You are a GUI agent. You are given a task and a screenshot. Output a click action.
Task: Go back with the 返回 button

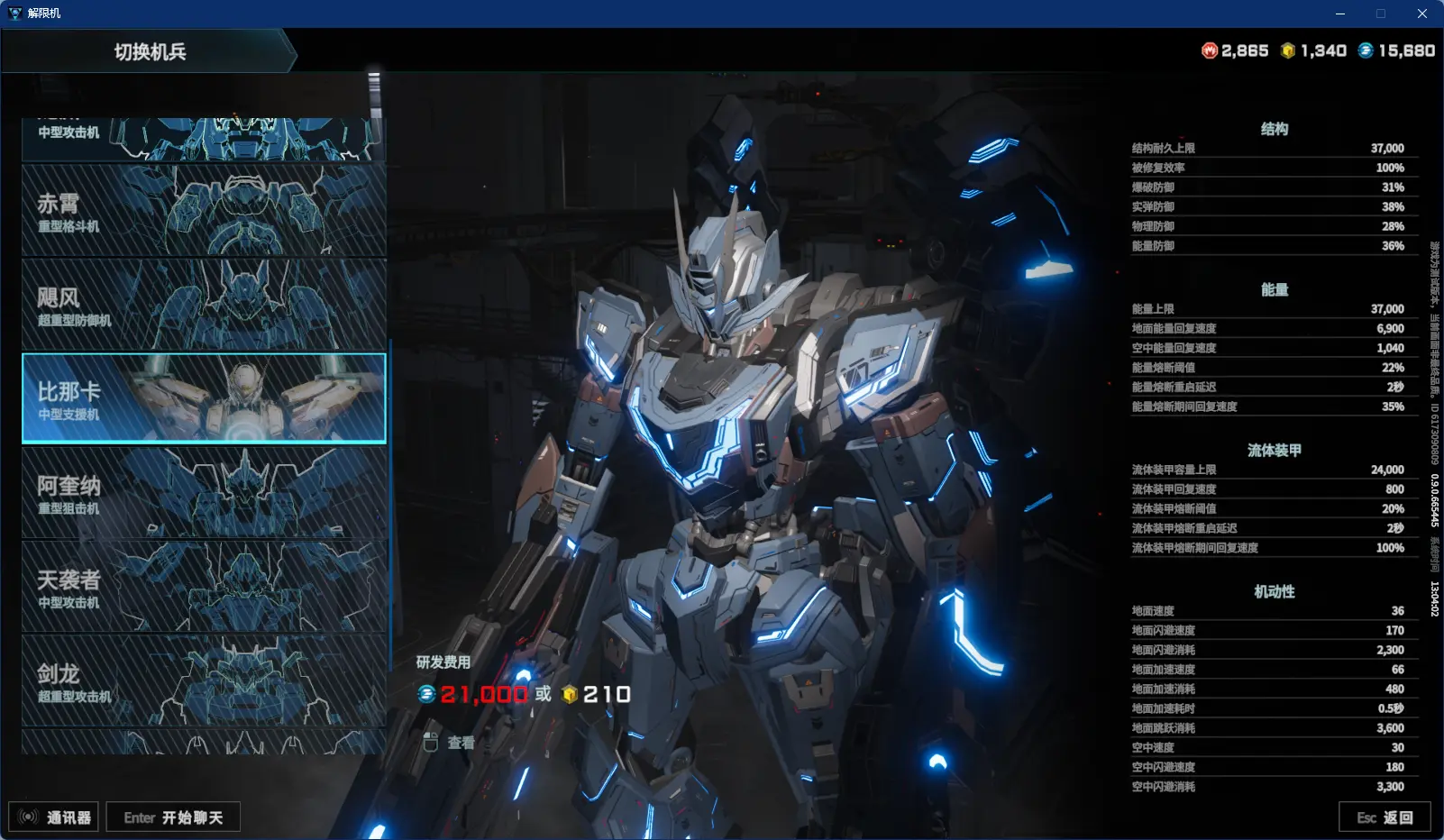coord(1385,817)
